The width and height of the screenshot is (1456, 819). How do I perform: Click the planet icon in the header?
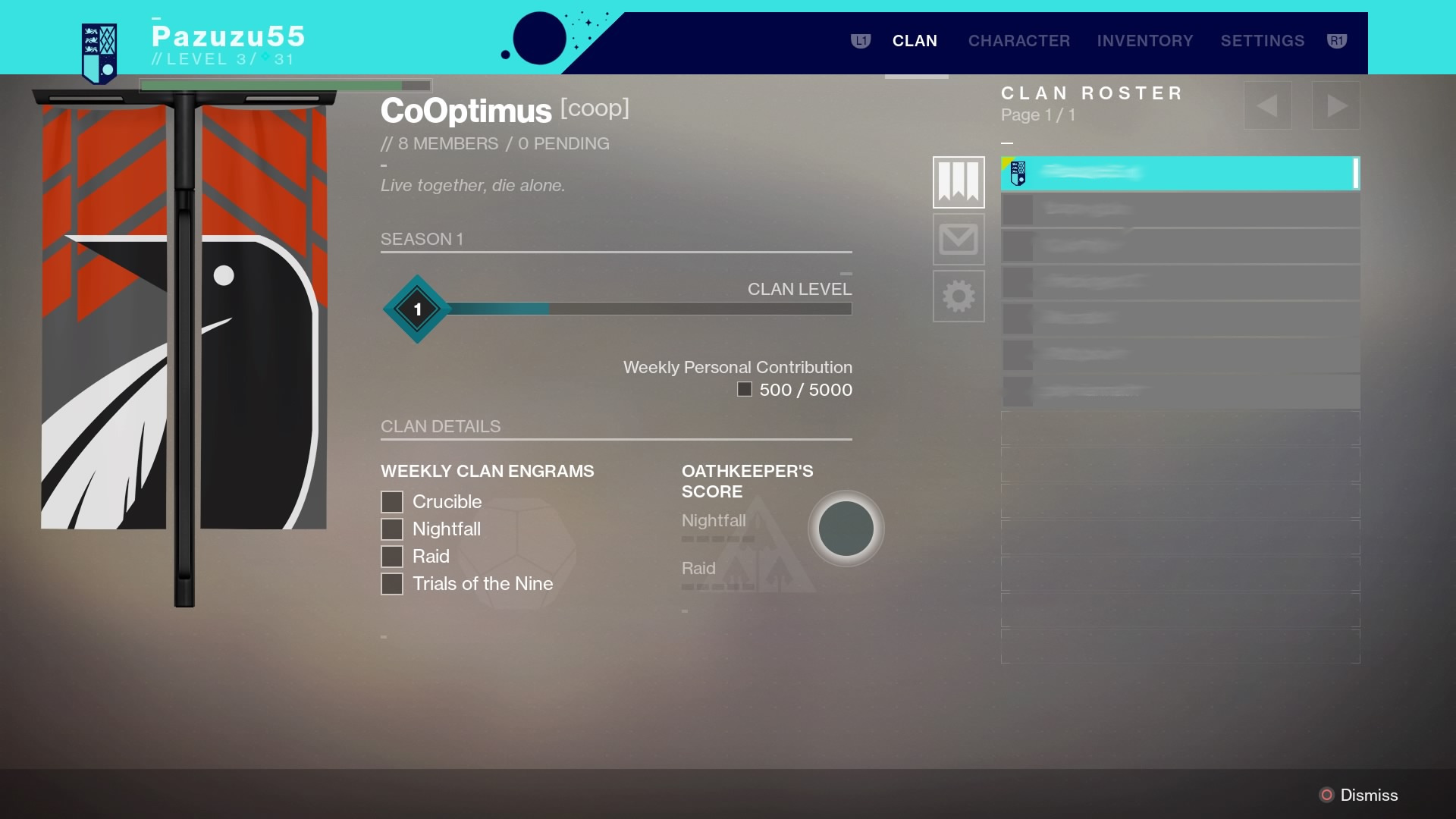click(x=539, y=39)
